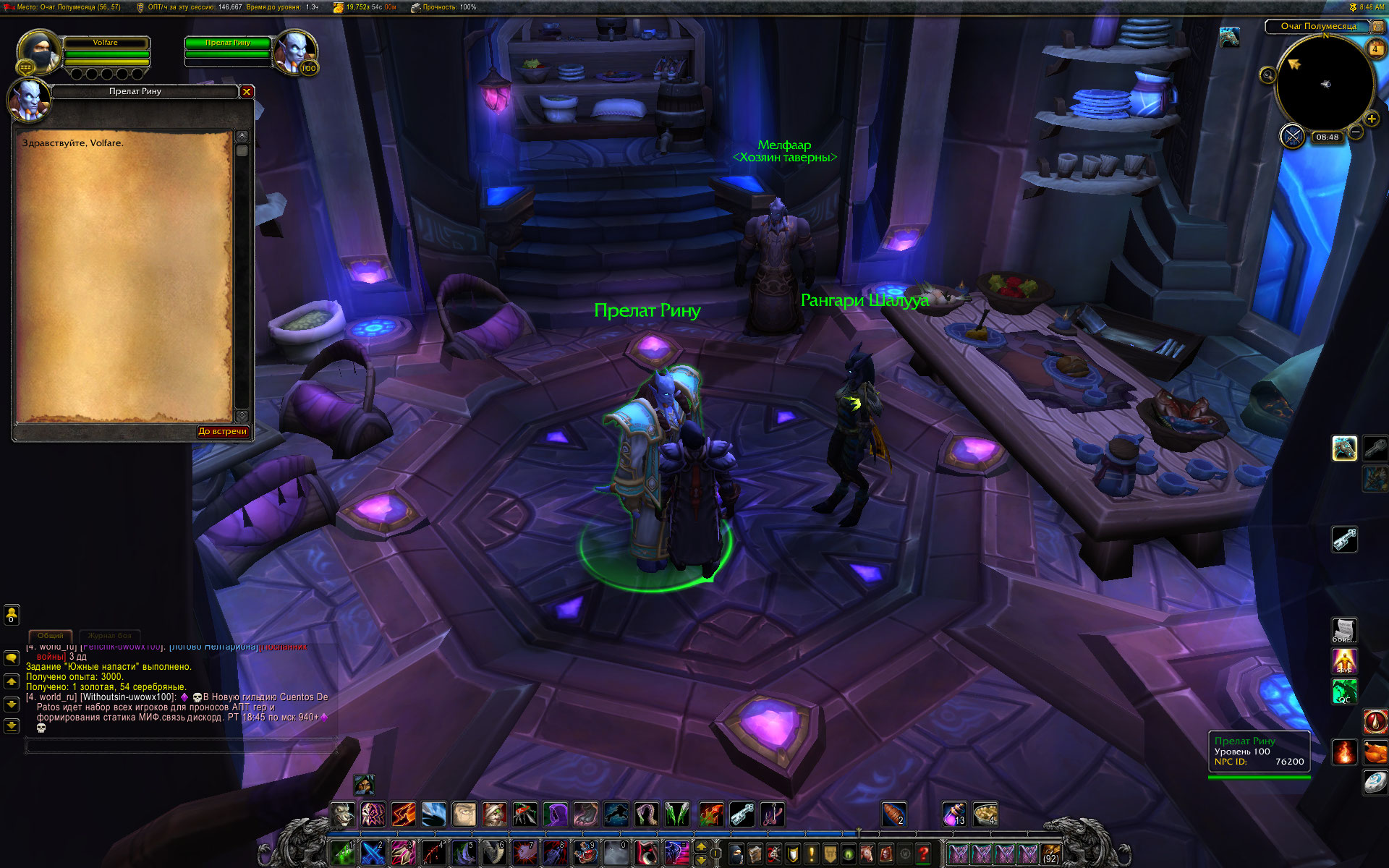Use the wolf head ability icon

pyautogui.click(x=343, y=814)
